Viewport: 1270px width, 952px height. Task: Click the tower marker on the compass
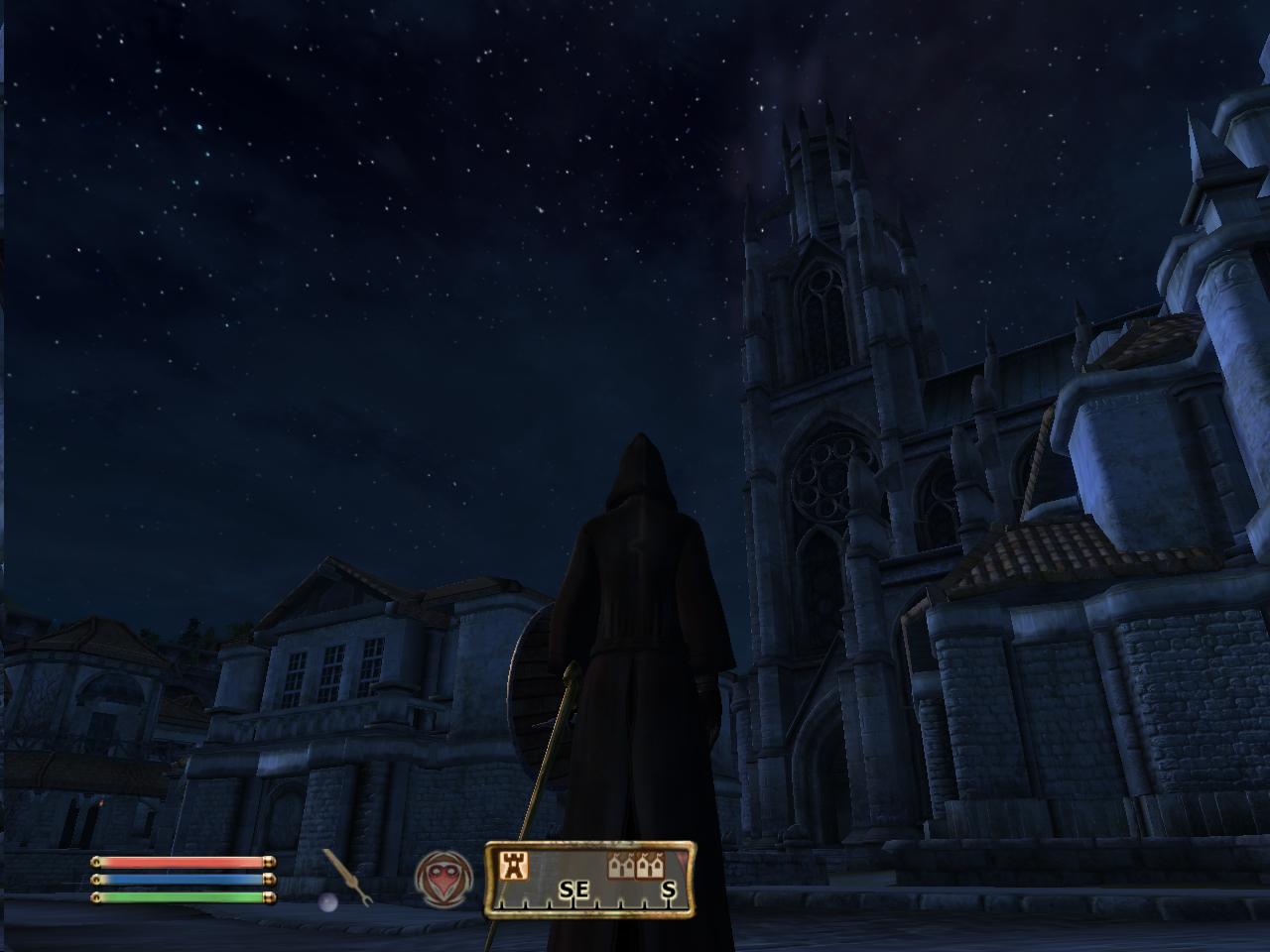pyautogui.click(x=514, y=866)
